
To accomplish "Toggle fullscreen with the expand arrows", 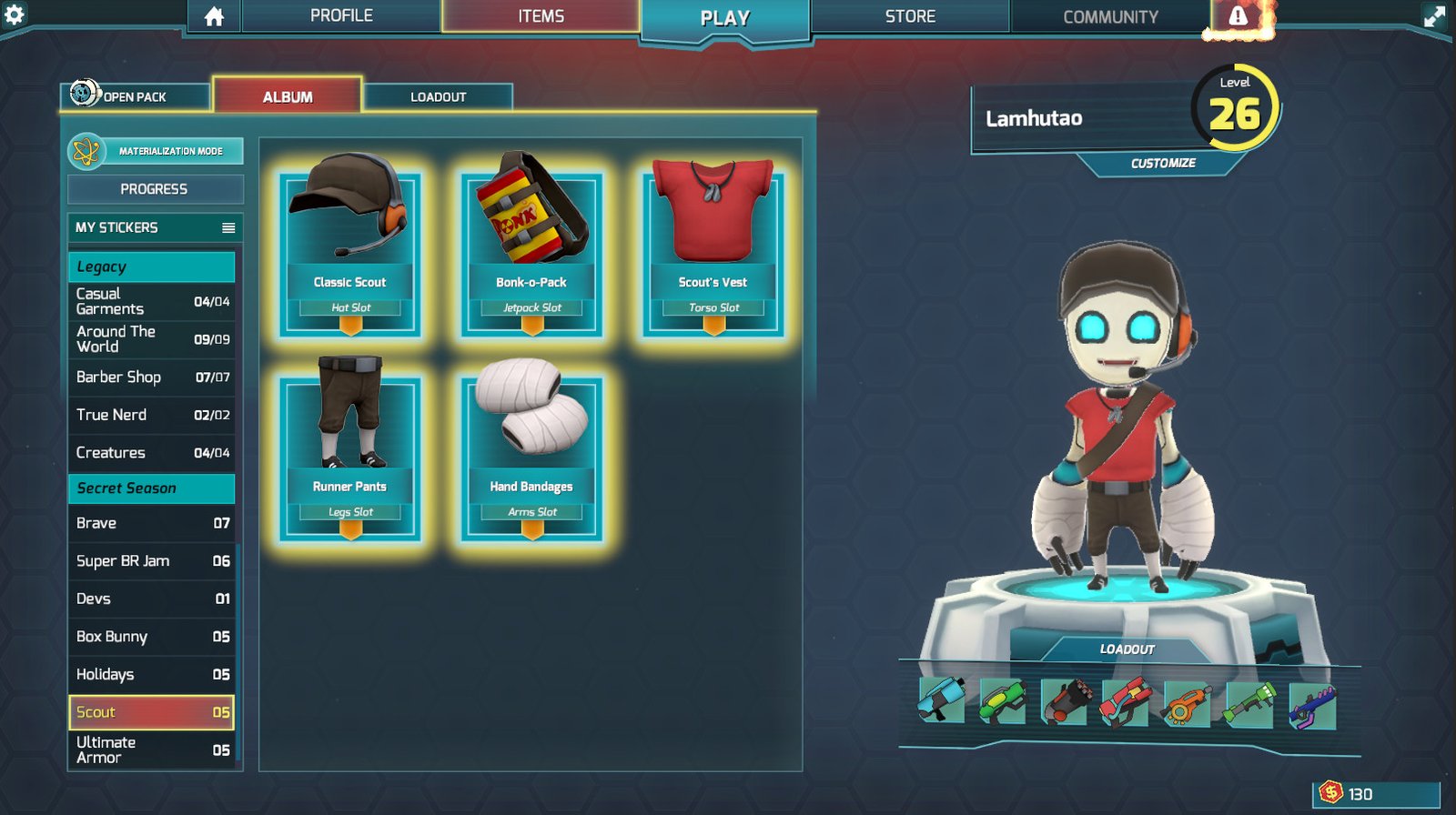I will click(1434, 16).
